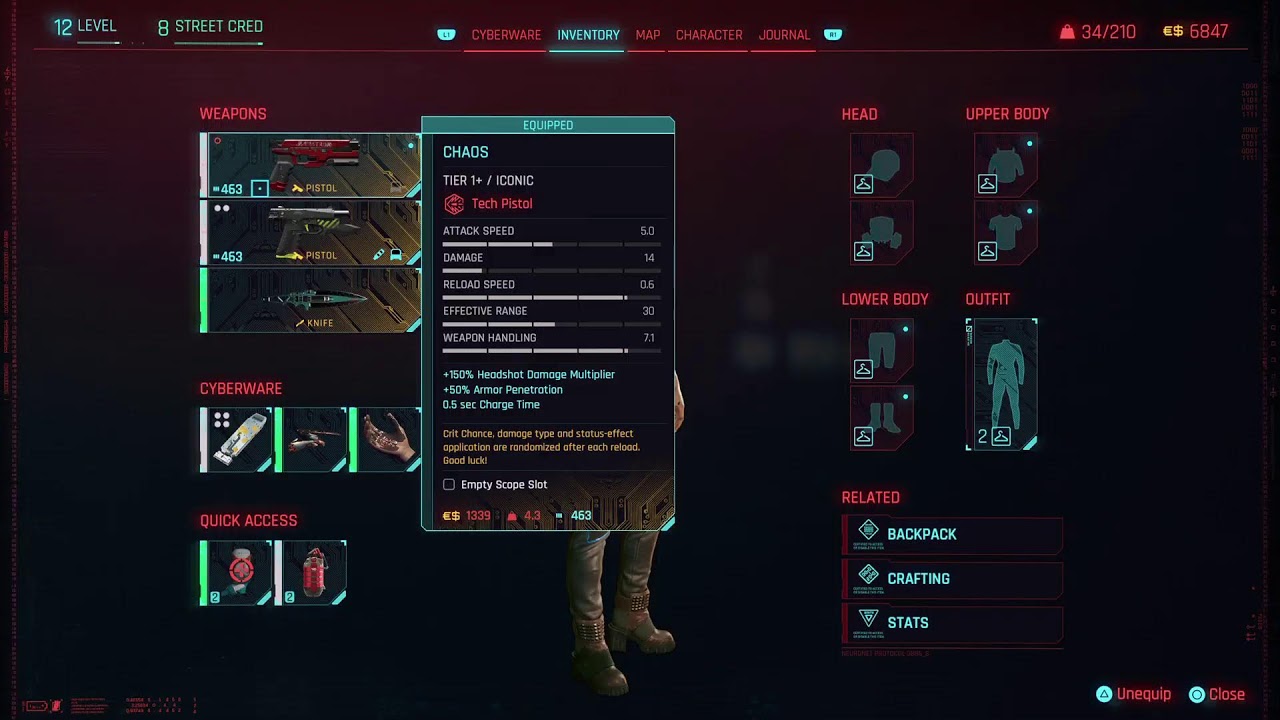The image size is (1280, 720).
Task: Open the first cyberware item slot
Action: [237, 440]
